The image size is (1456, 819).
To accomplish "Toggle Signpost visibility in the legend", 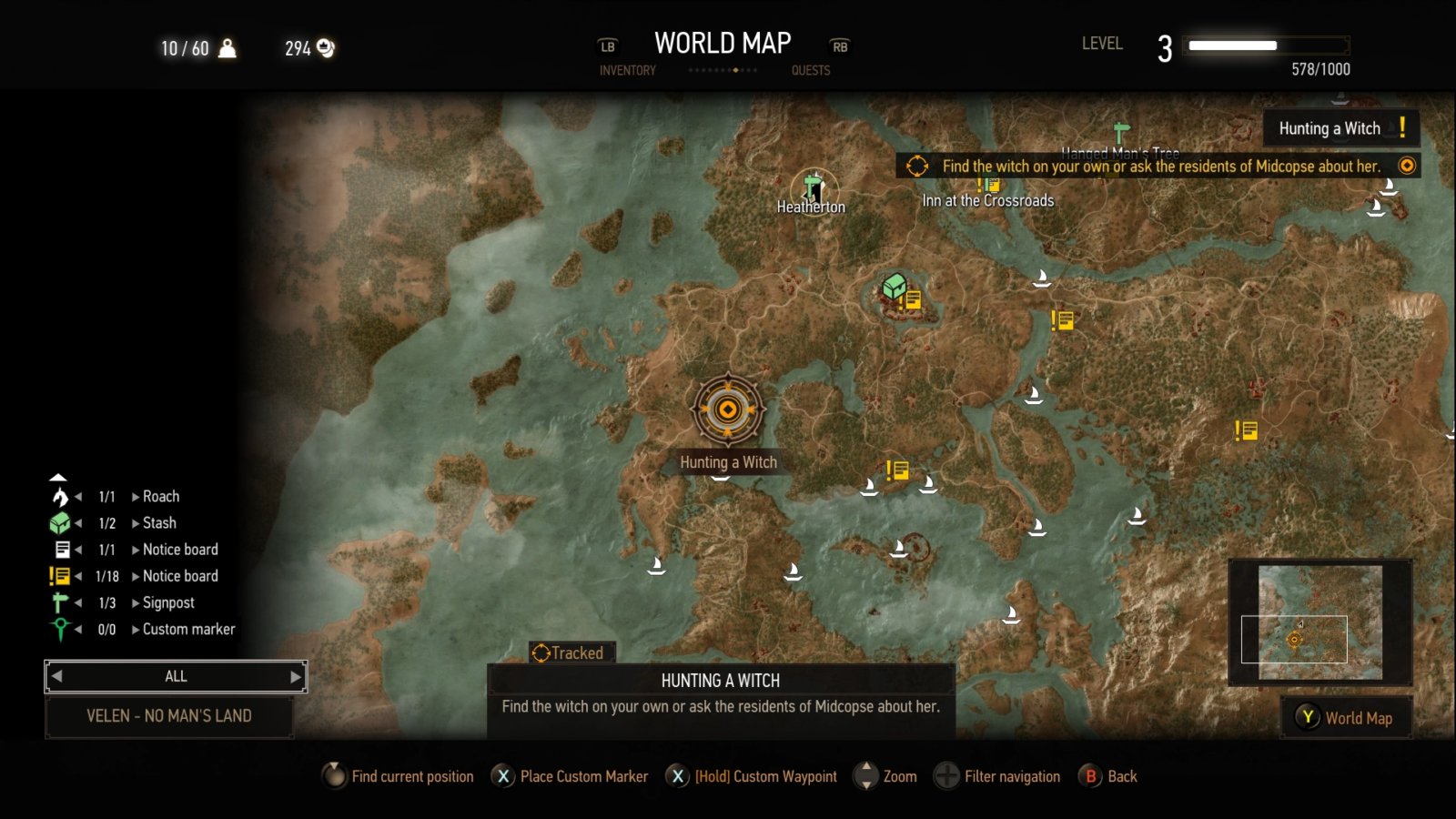I will click(60, 602).
